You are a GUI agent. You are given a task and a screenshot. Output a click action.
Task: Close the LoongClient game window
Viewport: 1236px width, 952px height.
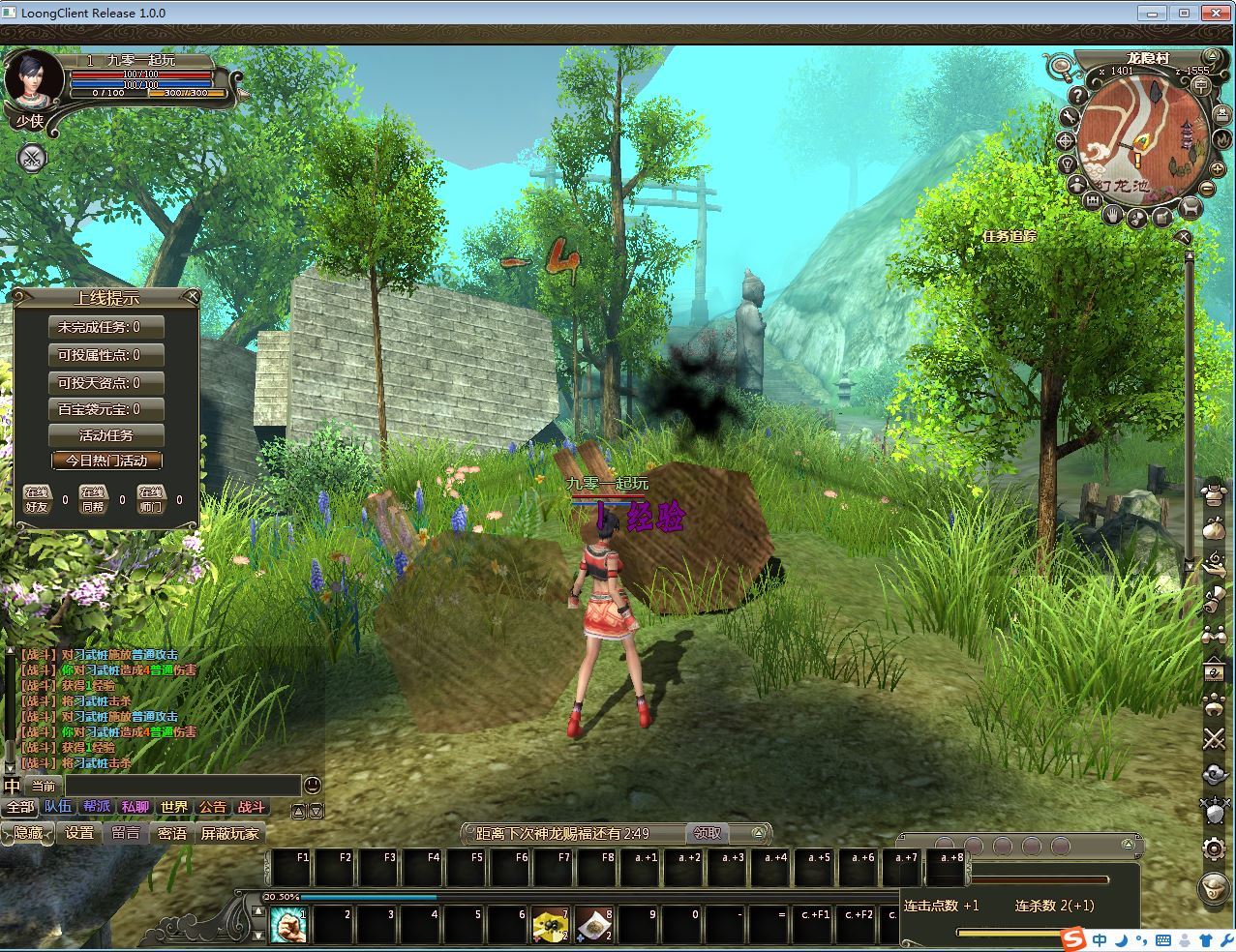click(1215, 13)
